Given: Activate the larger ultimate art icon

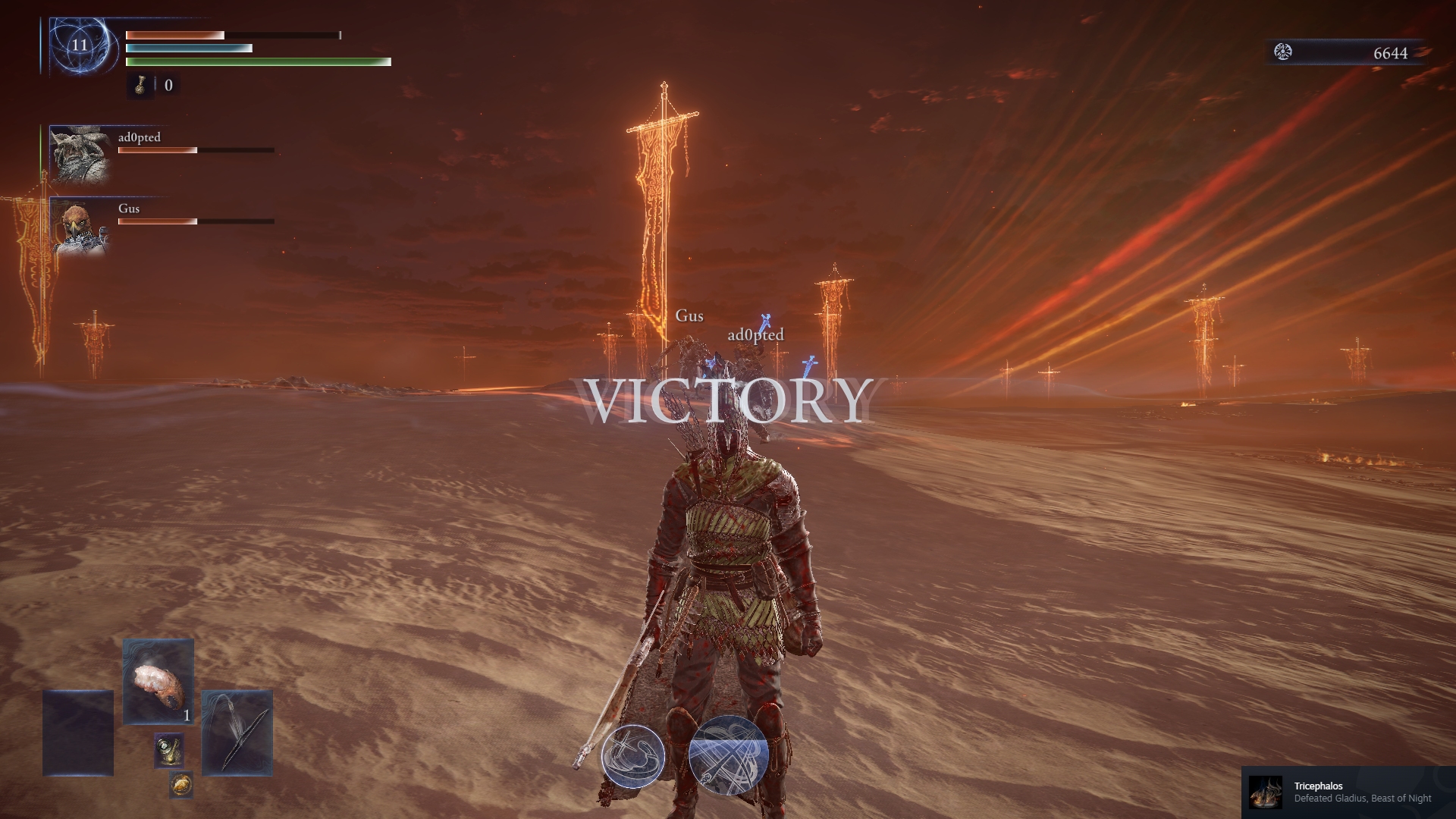Looking at the screenshot, I should 729,756.
